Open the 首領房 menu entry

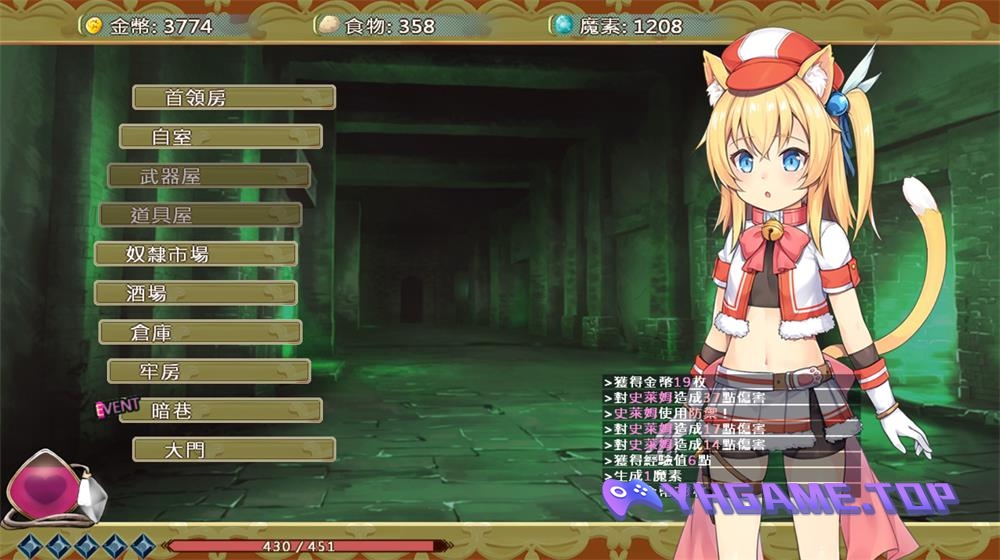(x=234, y=98)
